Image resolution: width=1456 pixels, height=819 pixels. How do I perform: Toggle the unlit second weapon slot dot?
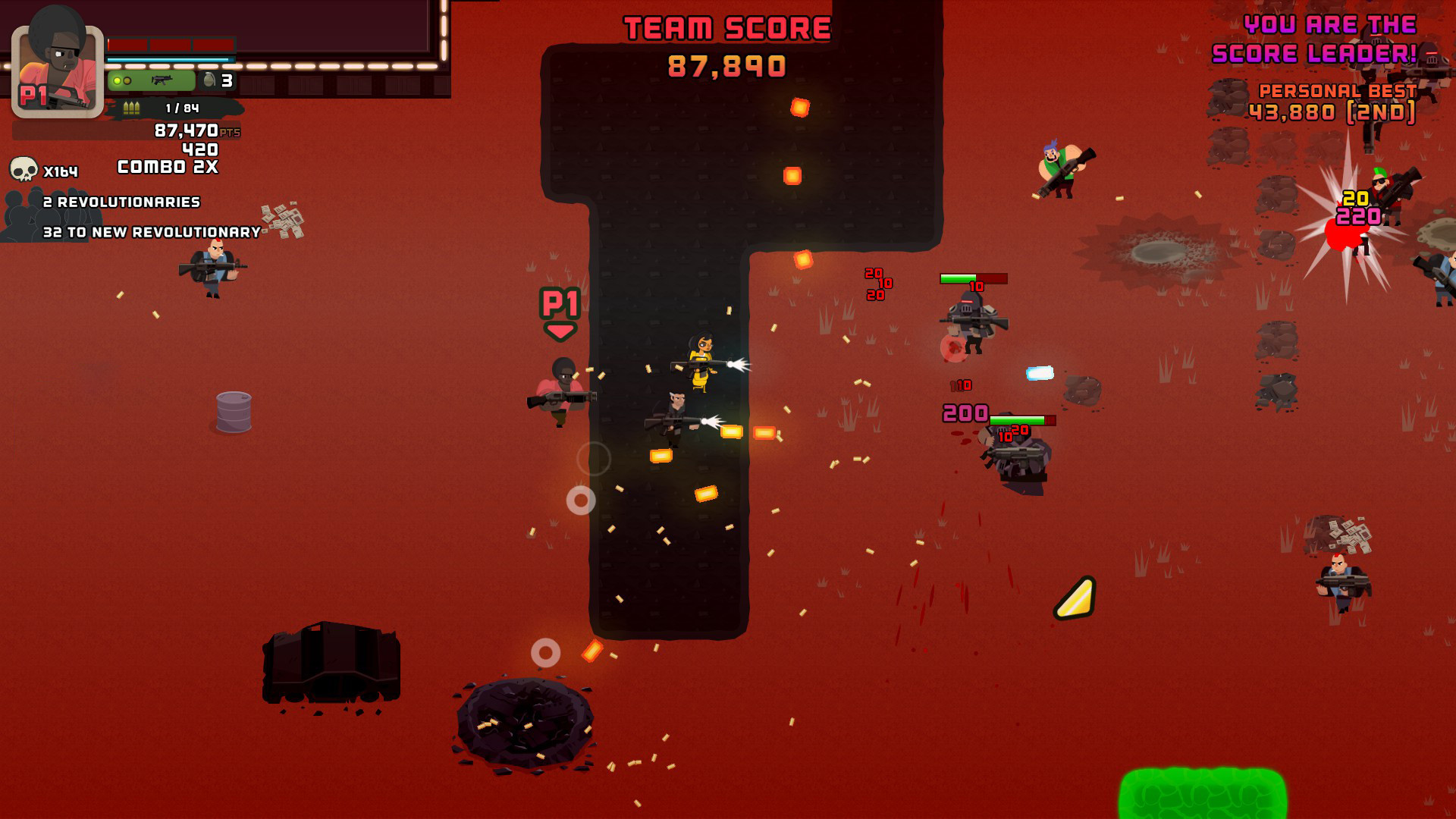(x=128, y=80)
